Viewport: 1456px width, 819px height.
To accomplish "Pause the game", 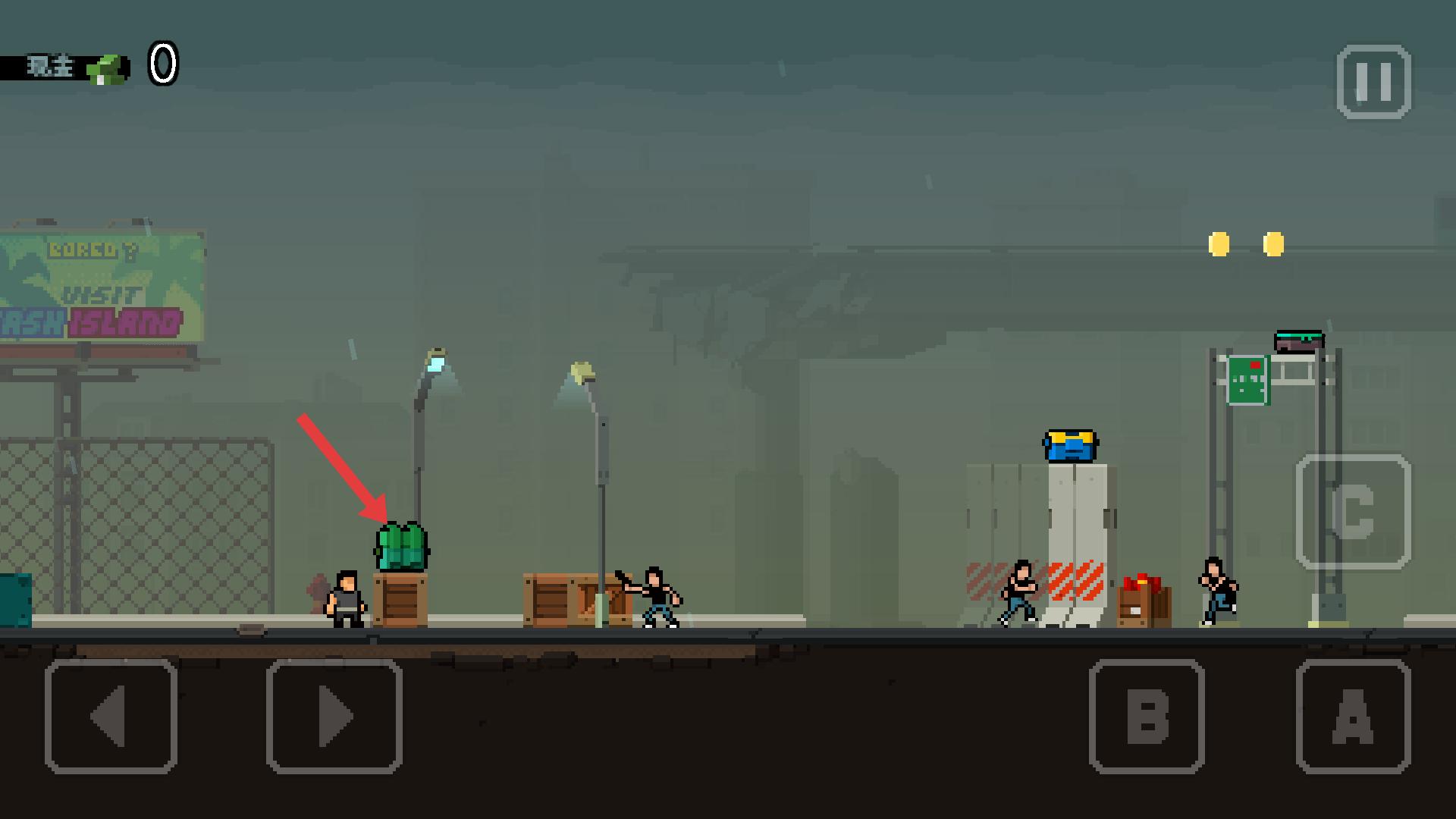I will [1373, 82].
